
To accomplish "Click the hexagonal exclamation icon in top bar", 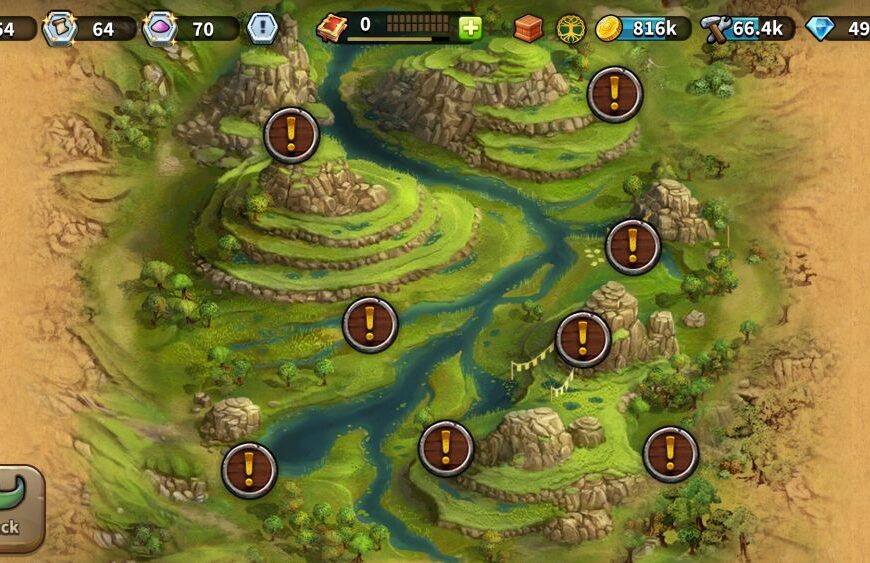I will [262, 28].
